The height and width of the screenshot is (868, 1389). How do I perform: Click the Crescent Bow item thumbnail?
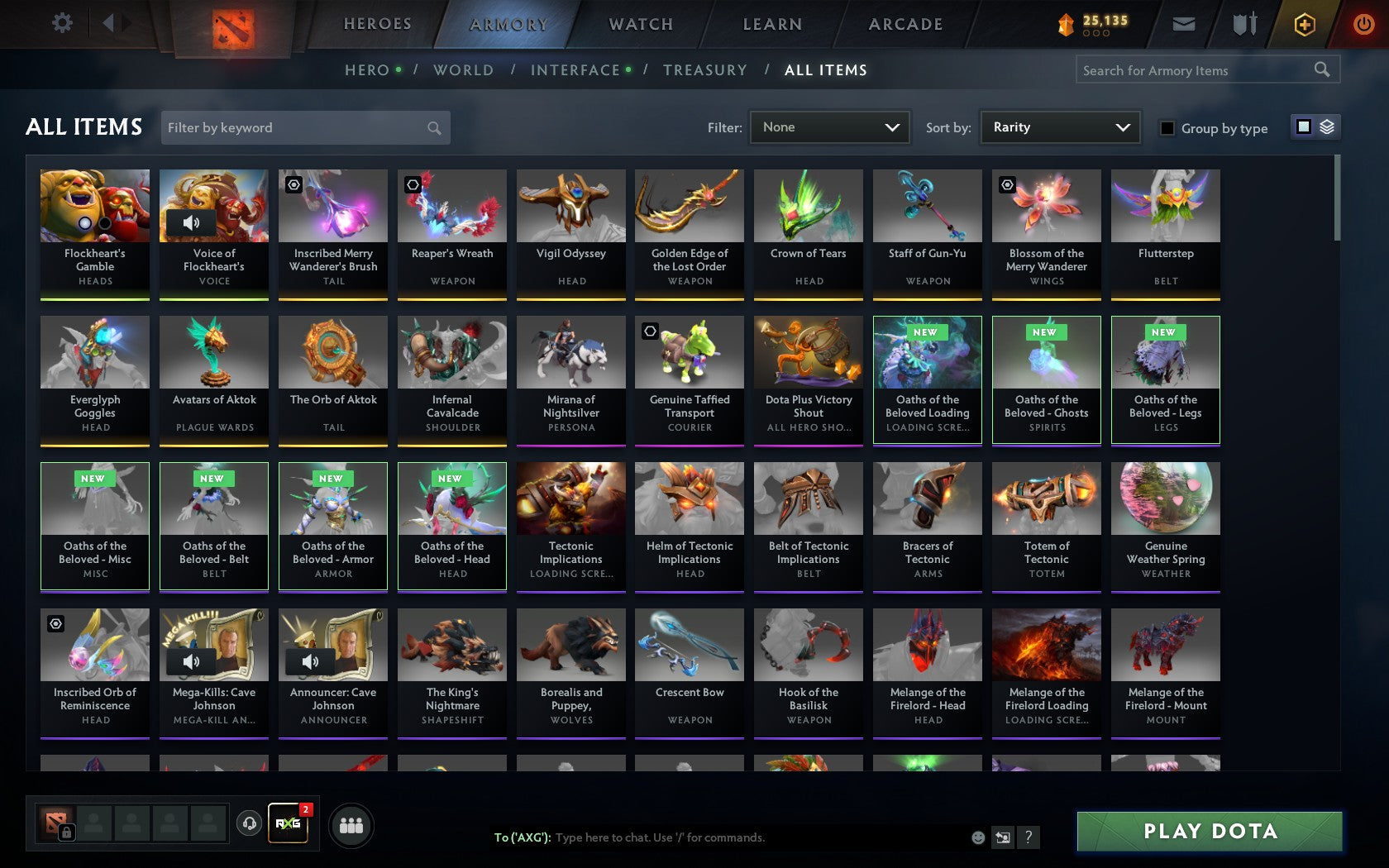tap(689, 645)
